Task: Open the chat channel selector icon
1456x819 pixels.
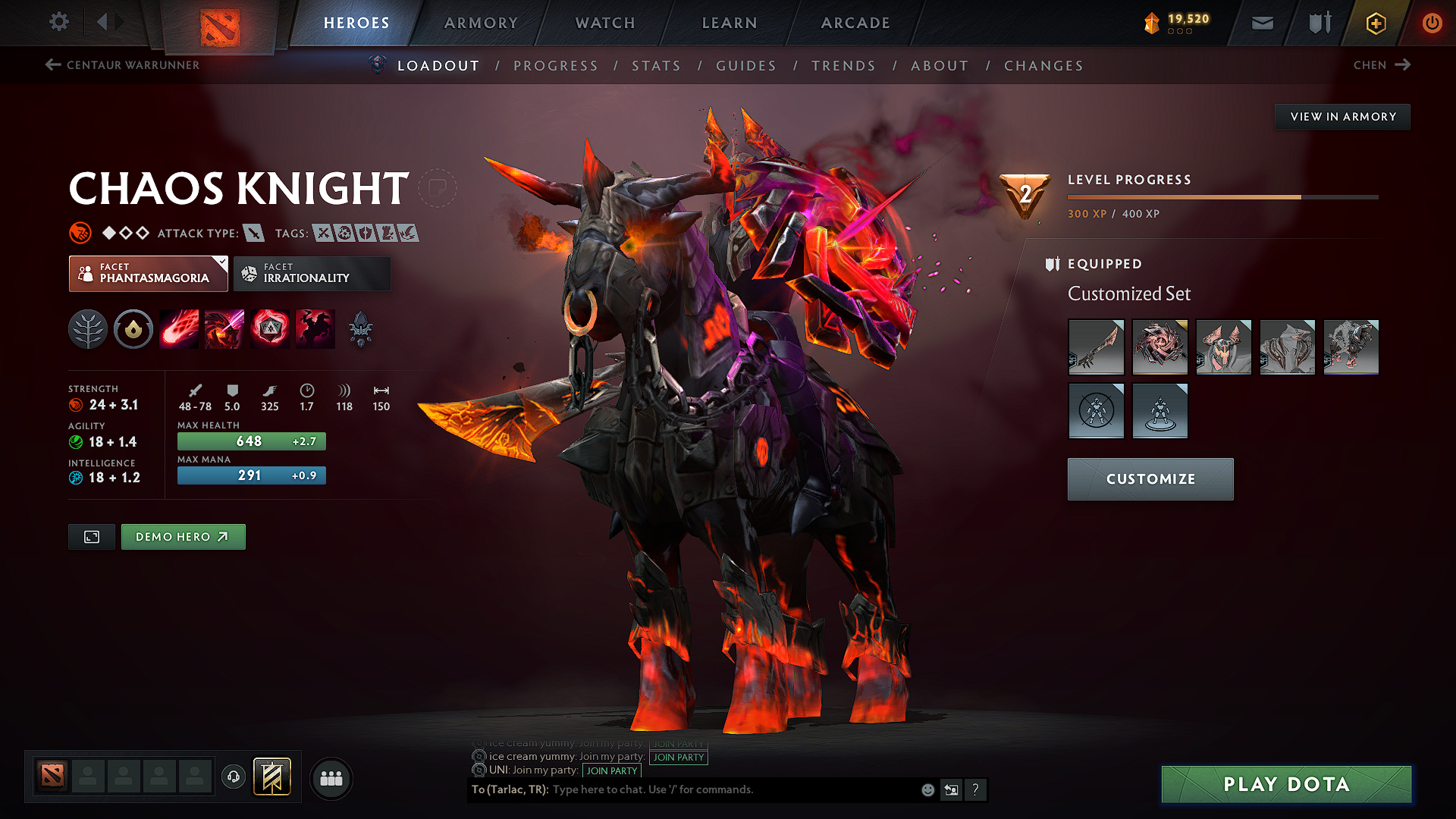Action: tap(951, 789)
